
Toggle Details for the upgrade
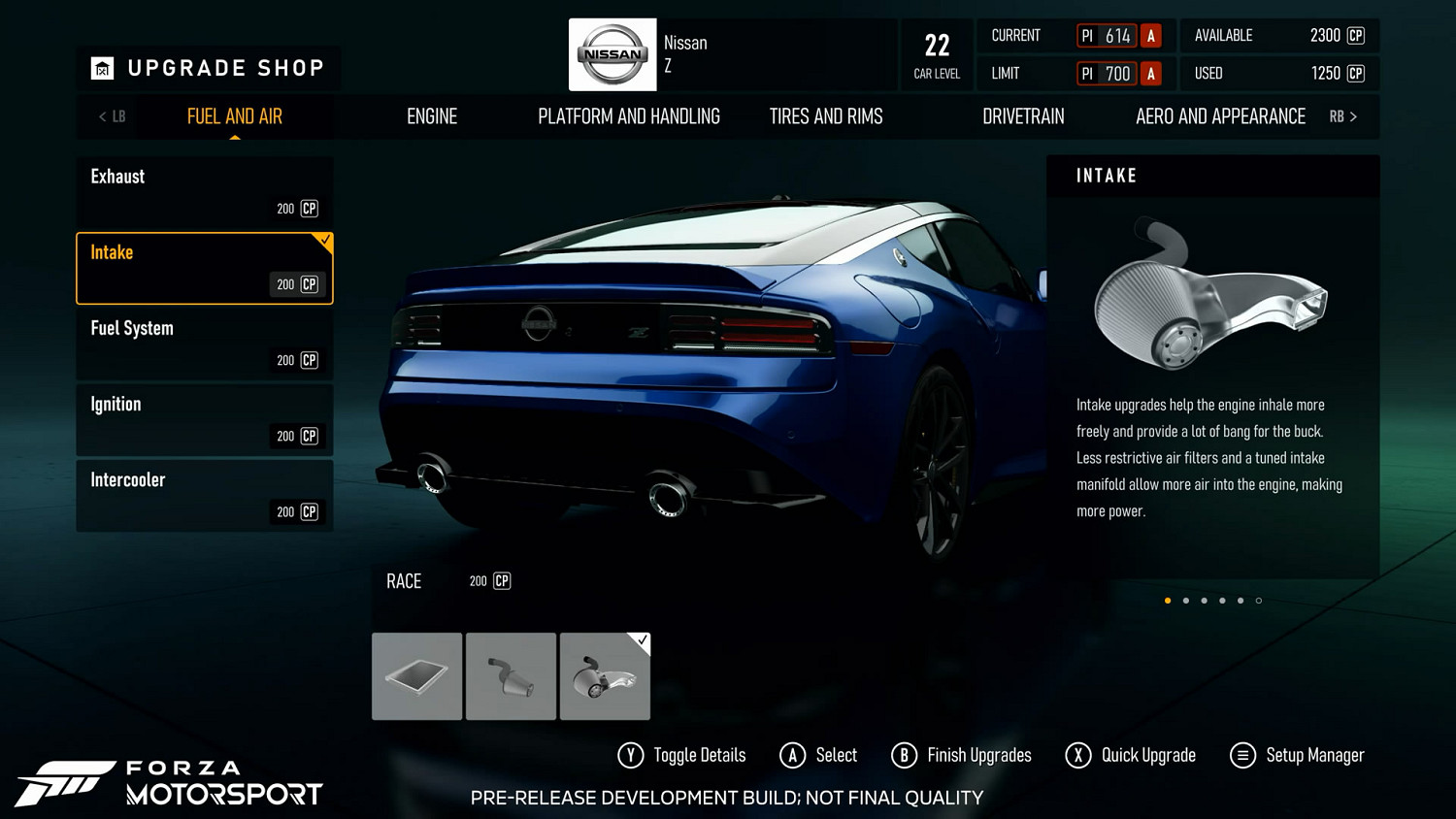coord(682,755)
